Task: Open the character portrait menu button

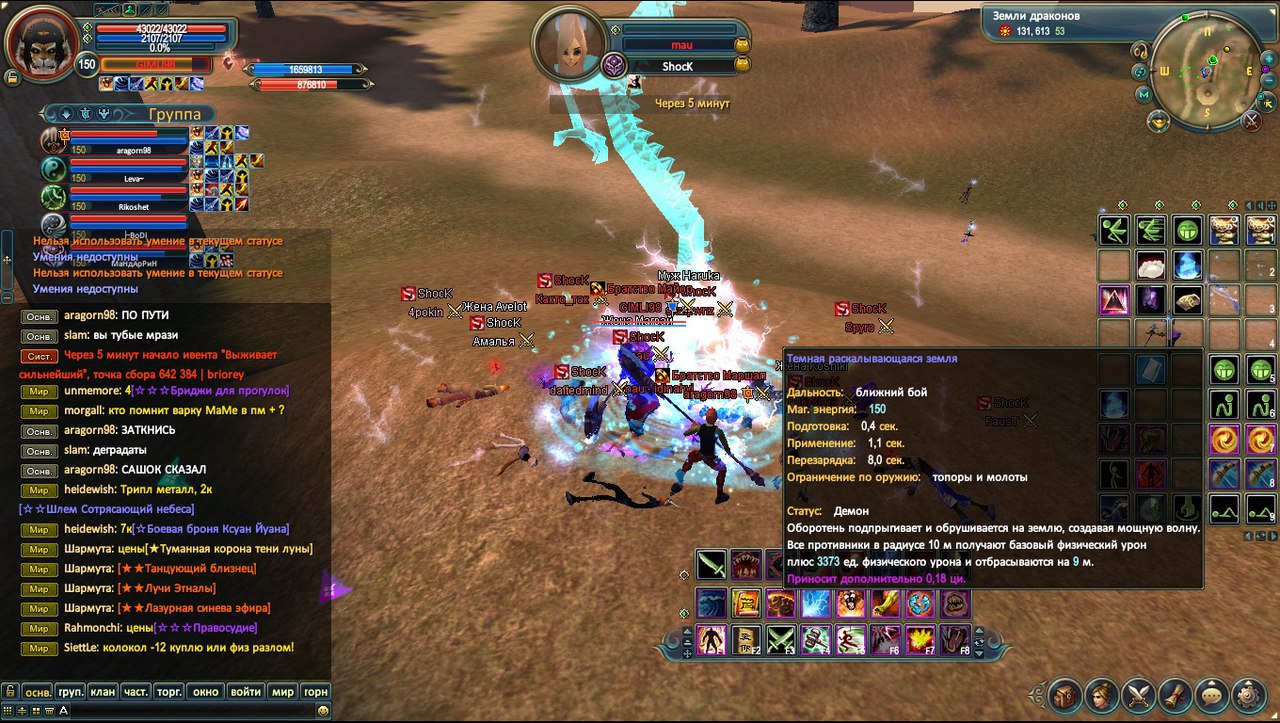Action: tap(1102, 693)
